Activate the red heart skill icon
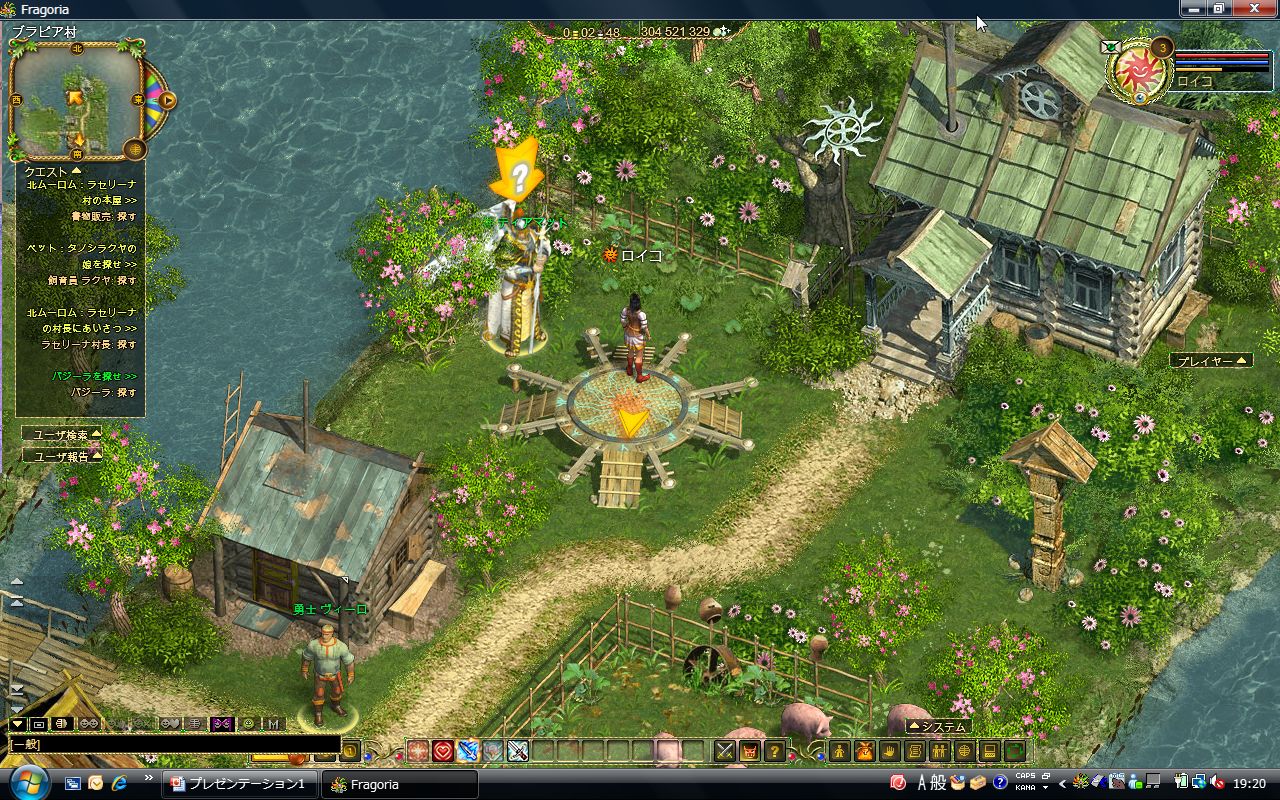 (443, 751)
